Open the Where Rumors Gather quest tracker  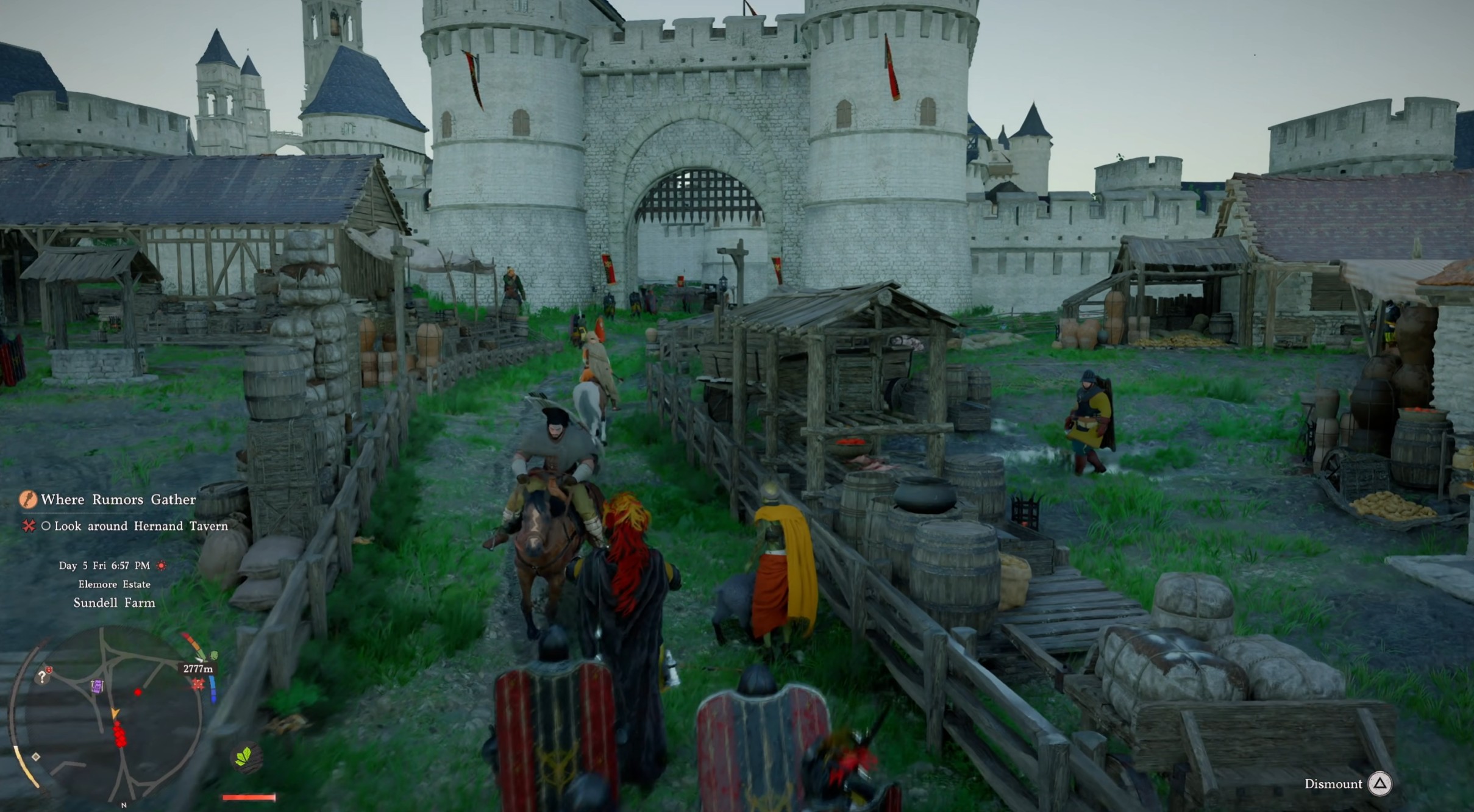point(118,500)
